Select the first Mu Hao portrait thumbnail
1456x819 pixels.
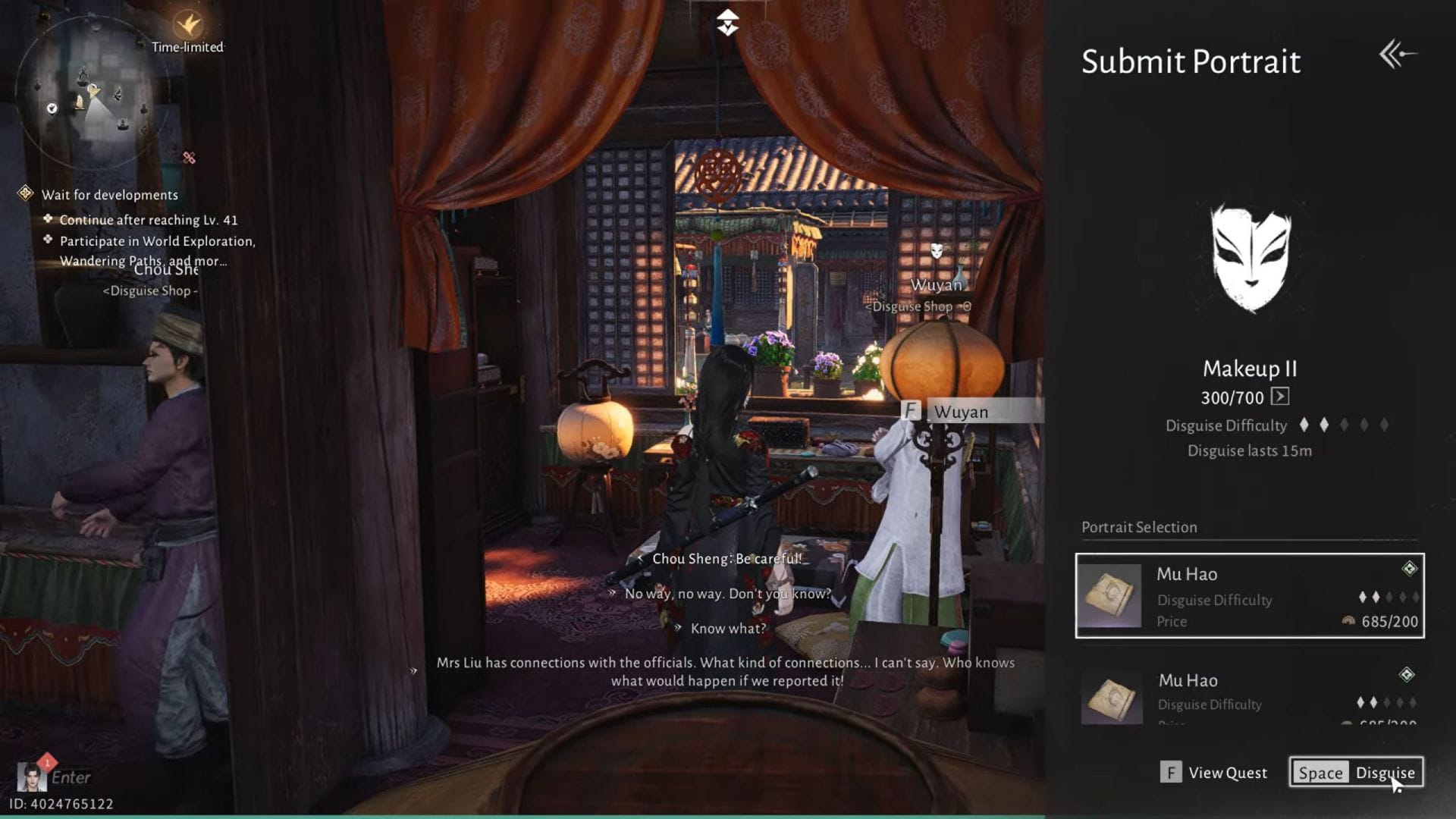pos(1111,596)
